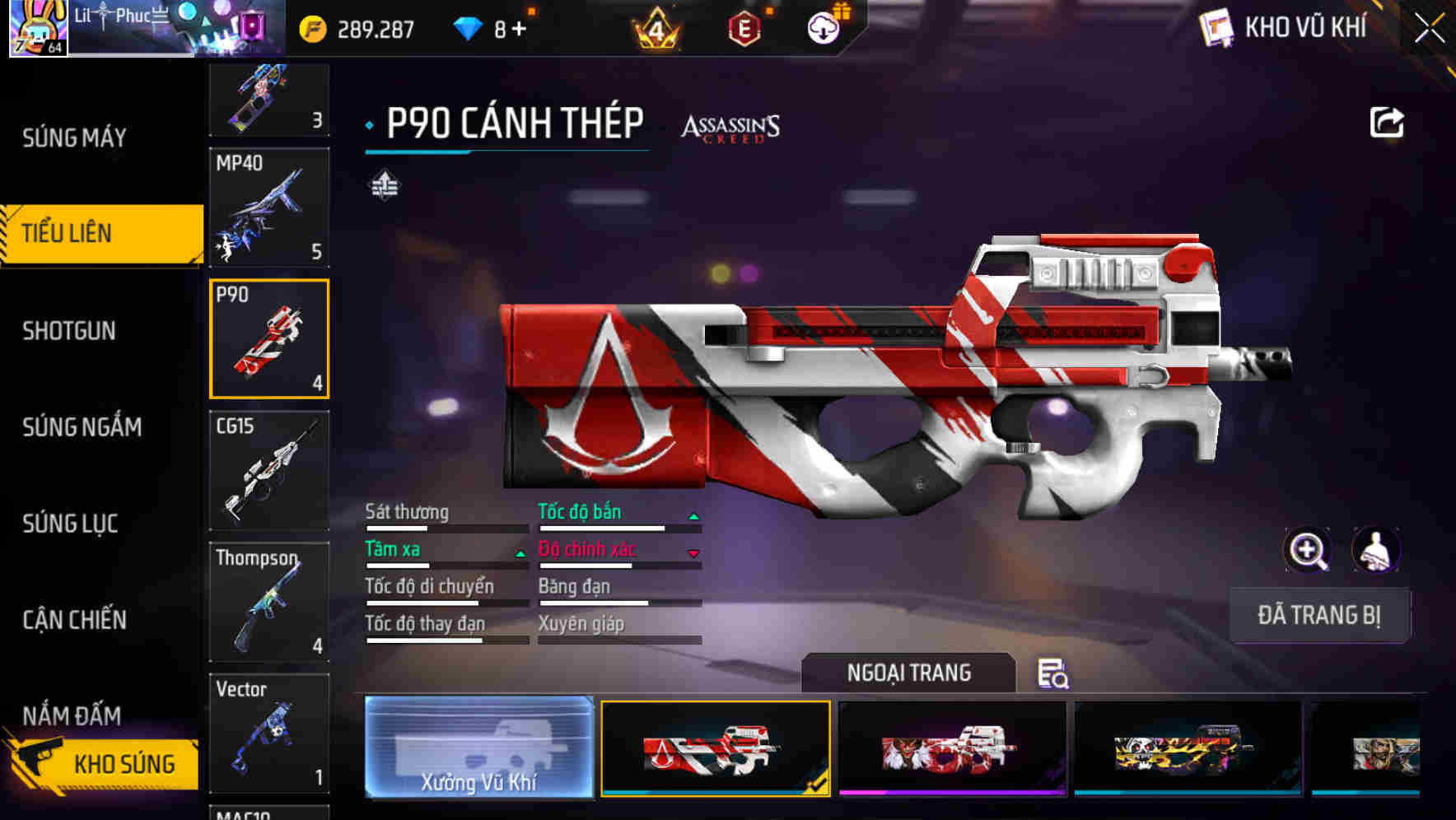
Task: Click the character preview icon beside the magnifier
Action: [x=1377, y=550]
